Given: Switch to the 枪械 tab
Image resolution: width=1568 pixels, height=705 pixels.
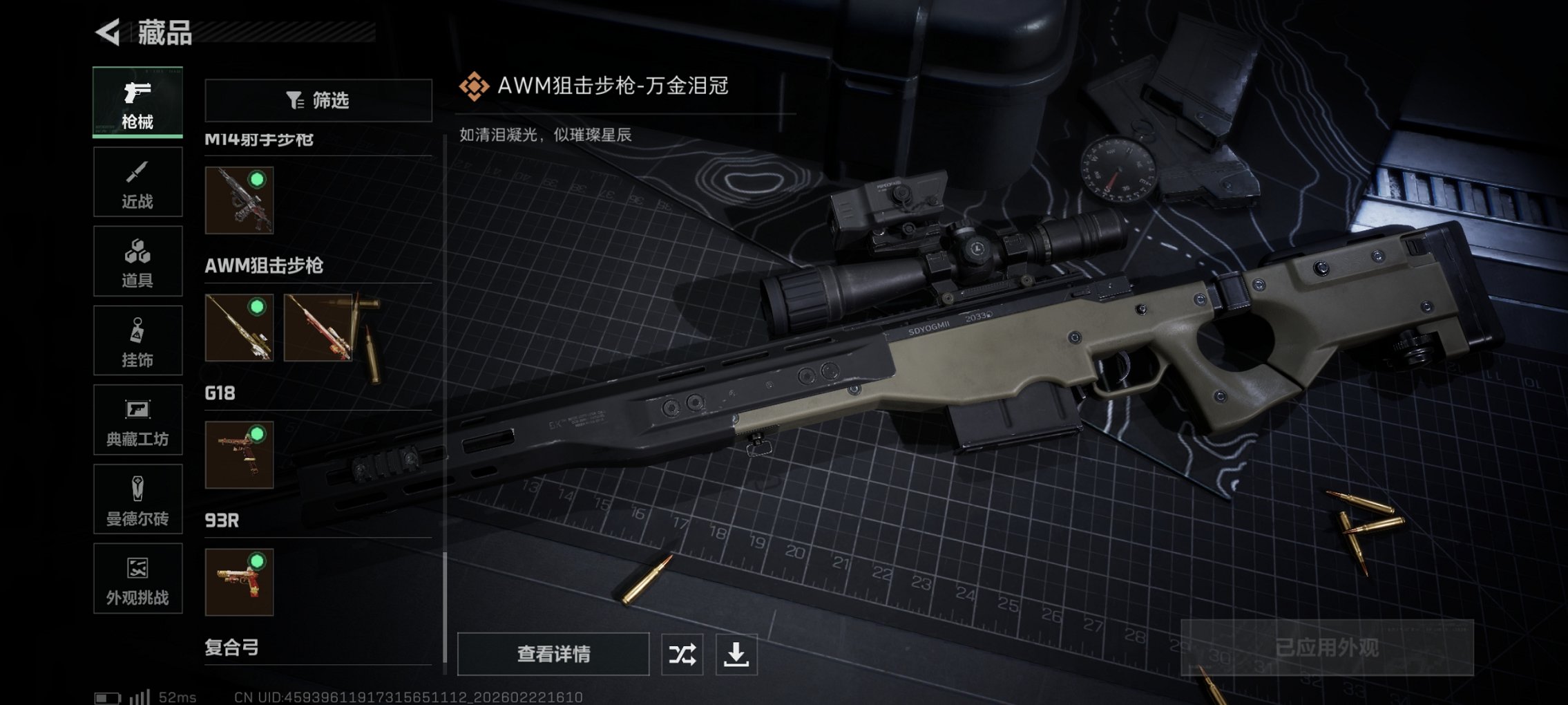Looking at the screenshot, I should (137, 102).
